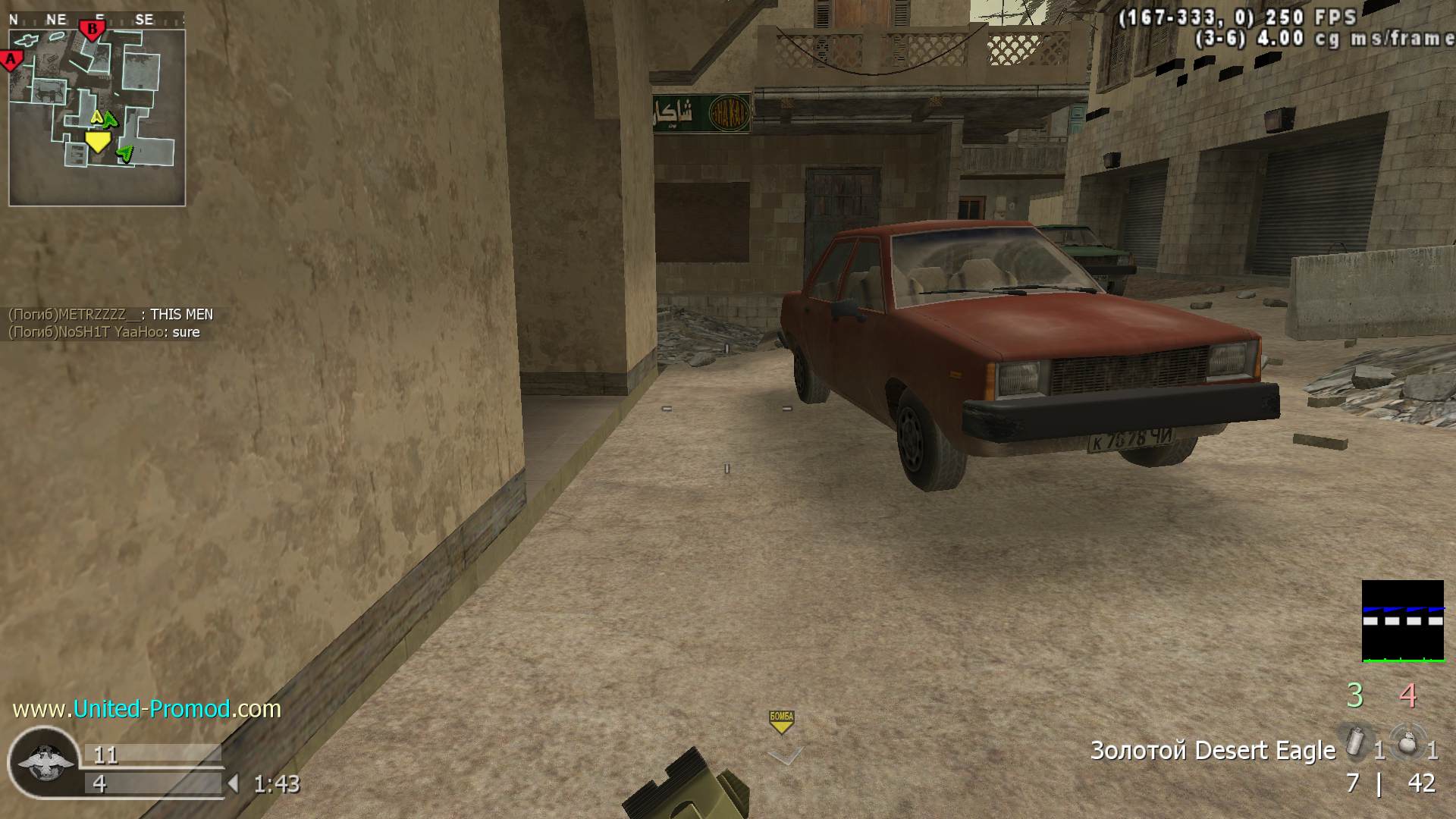Click the yellow БОМБА bomb marker
The image size is (1456, 819).
781,721
